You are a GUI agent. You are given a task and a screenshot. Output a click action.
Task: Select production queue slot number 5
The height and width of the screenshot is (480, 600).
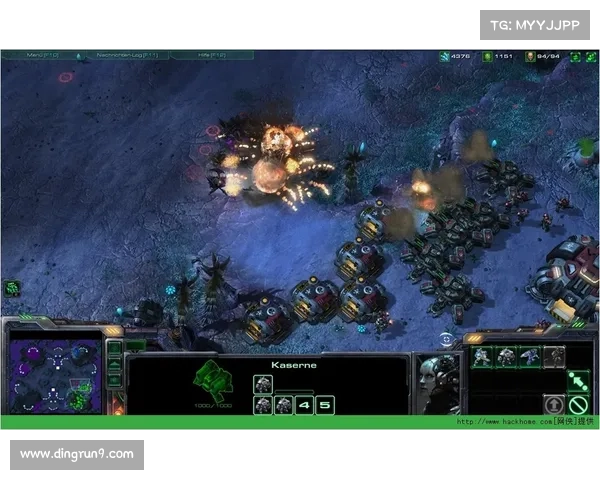click(x=325, y=405)
